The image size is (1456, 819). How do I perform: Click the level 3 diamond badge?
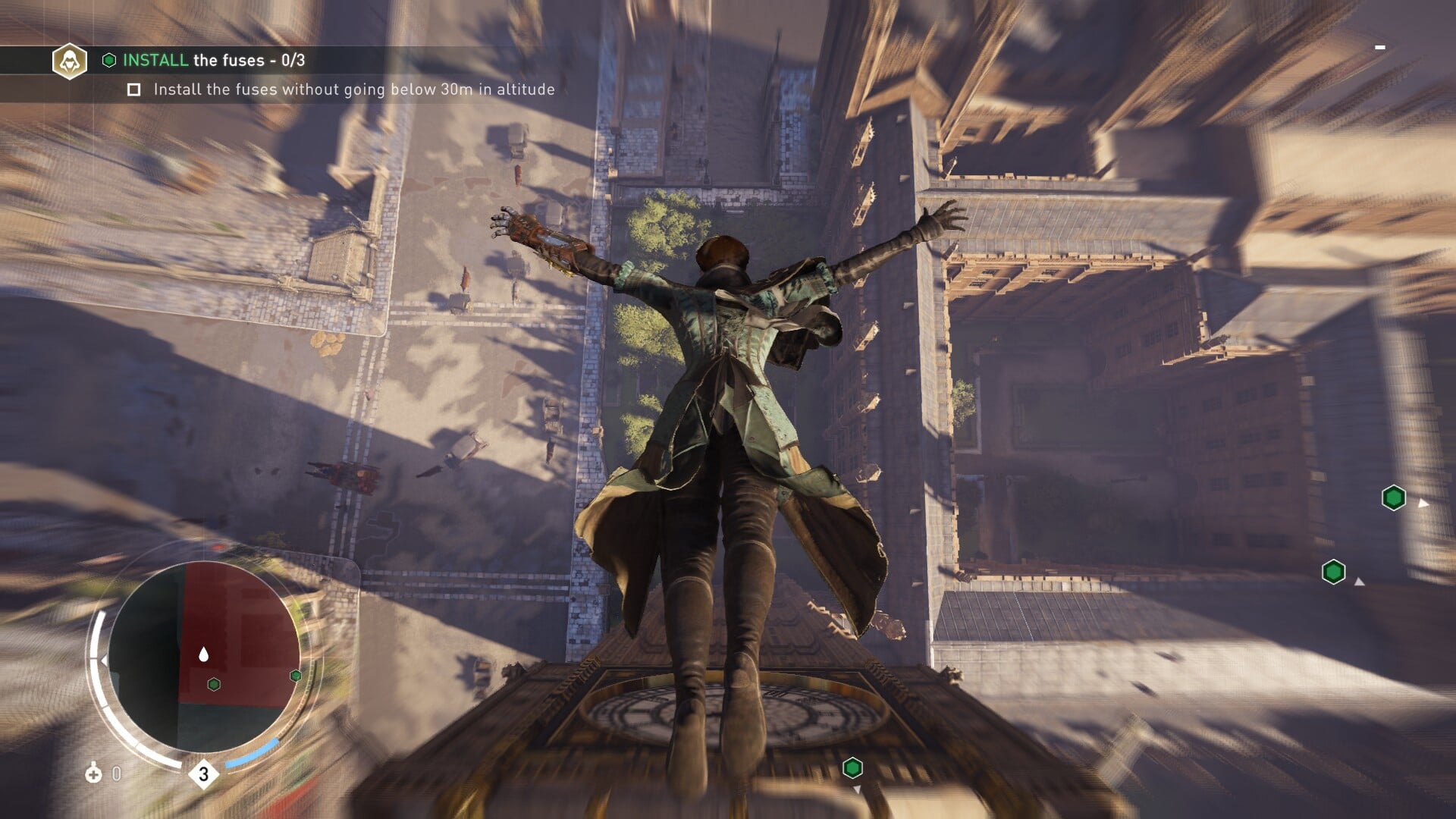tap(203, 774)
